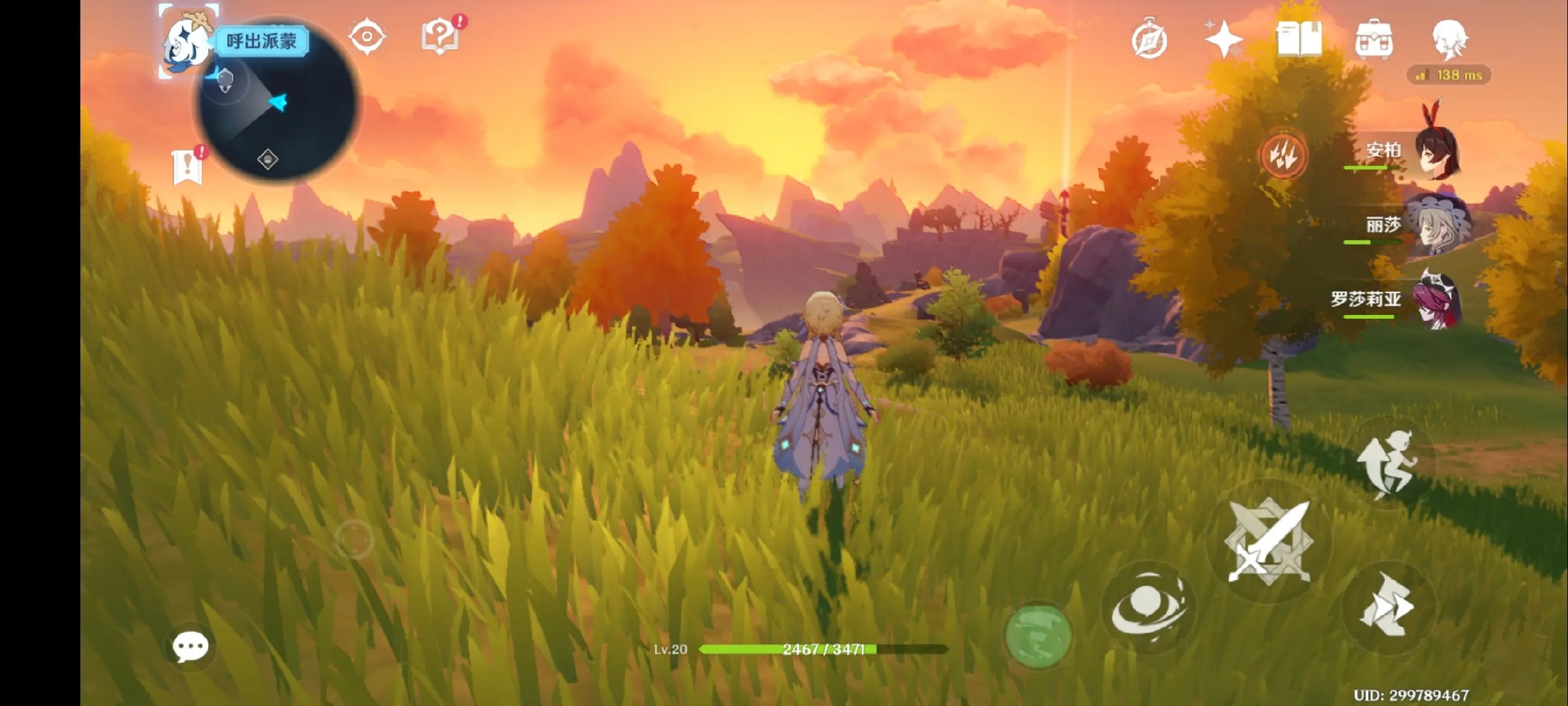1568x706 pixels.
Task: Use the wind swirl elemental skill
Action: [1147, 608]
